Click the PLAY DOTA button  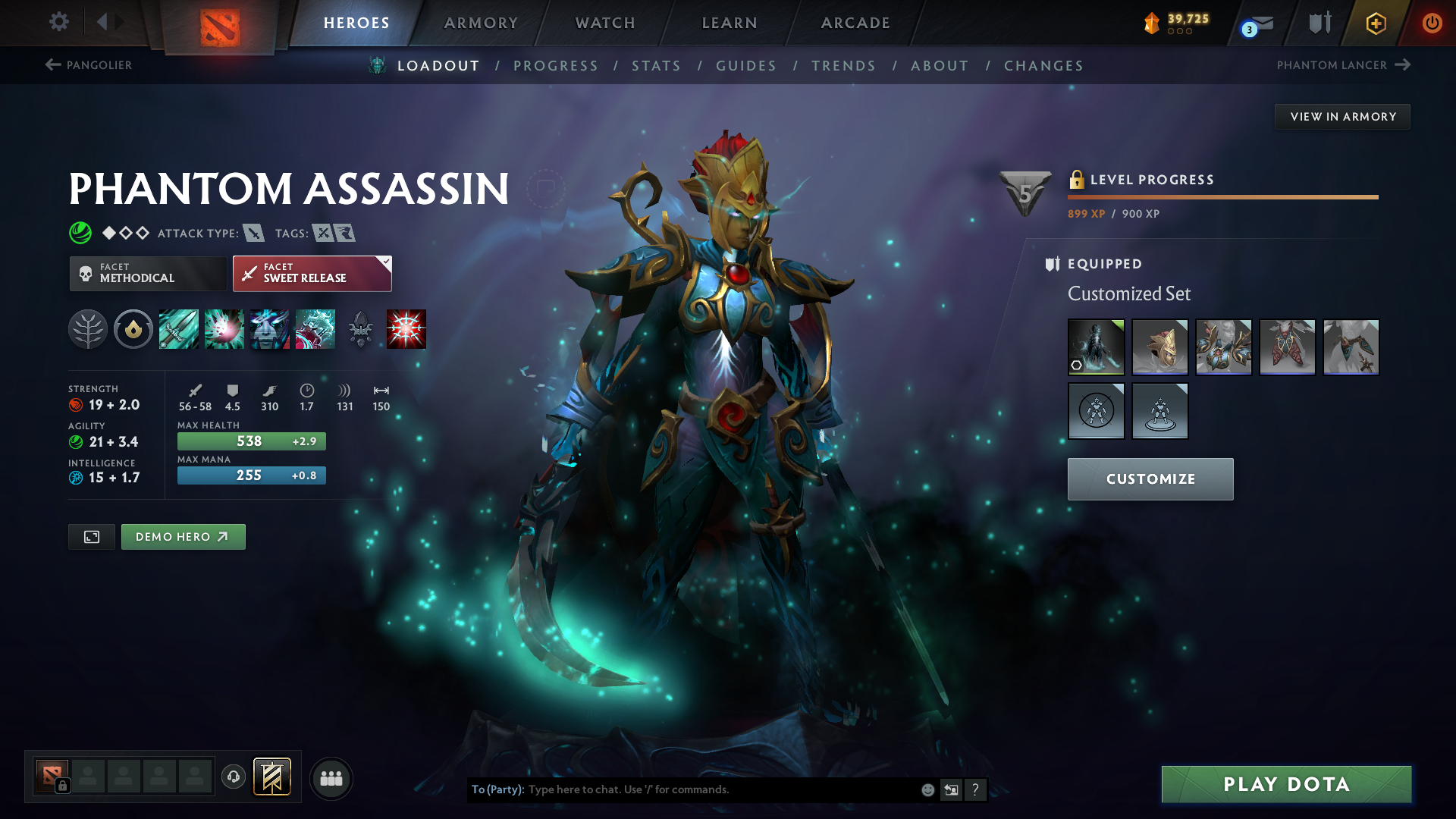1285,785
